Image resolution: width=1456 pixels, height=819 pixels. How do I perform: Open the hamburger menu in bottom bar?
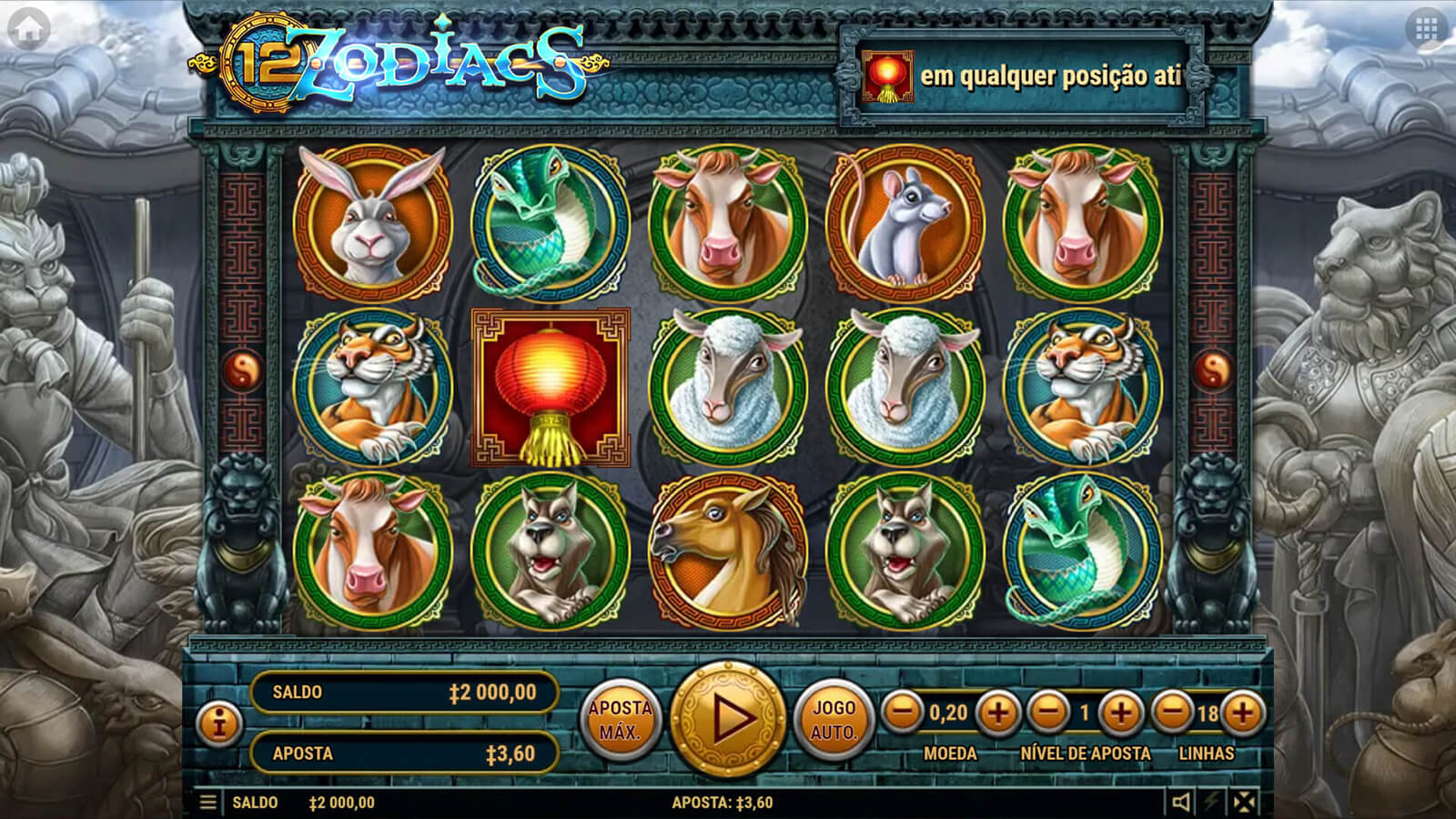point(208,802)
